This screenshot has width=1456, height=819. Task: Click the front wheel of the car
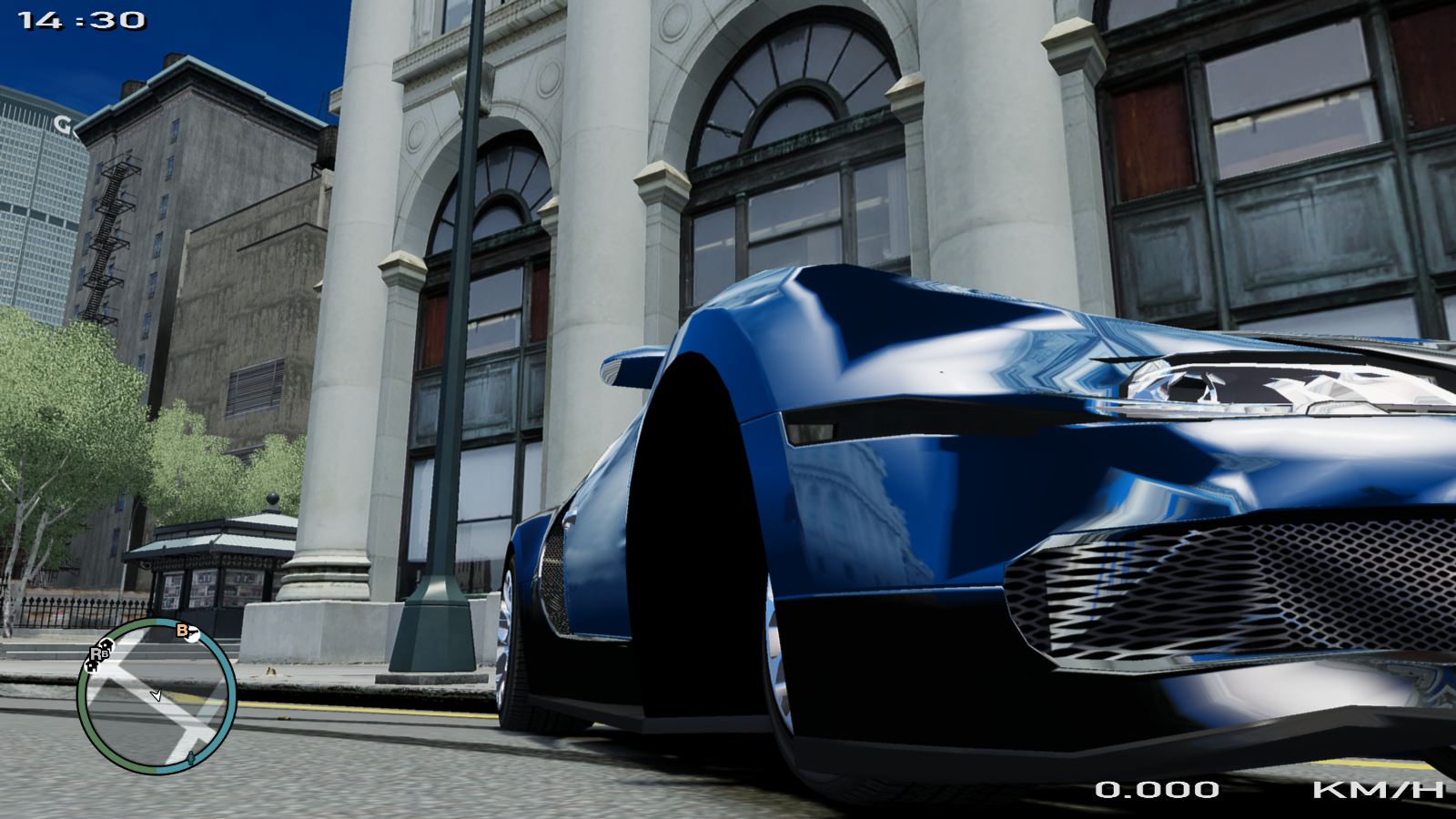778,655
